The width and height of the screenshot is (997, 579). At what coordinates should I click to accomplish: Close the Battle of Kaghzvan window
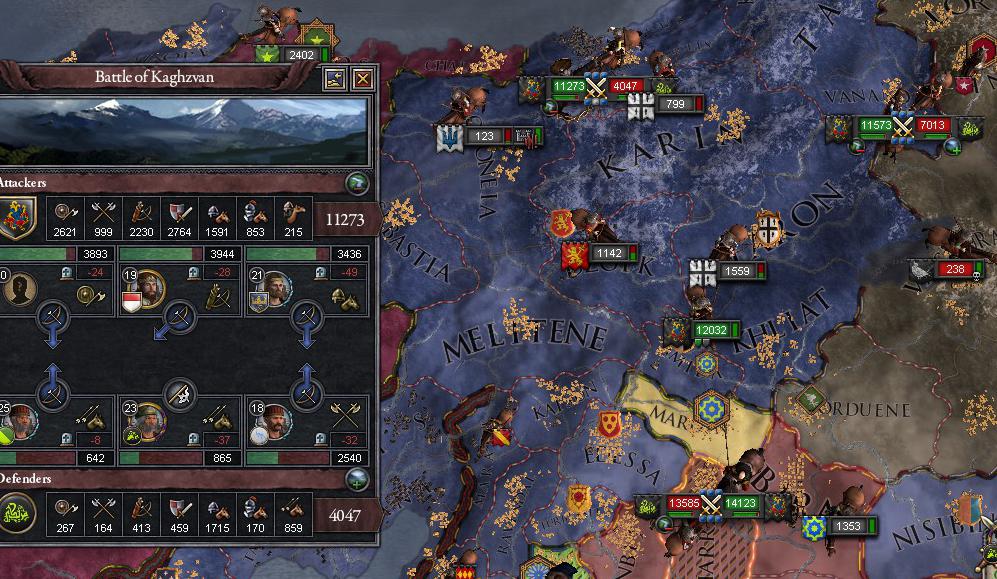[363, 79]
